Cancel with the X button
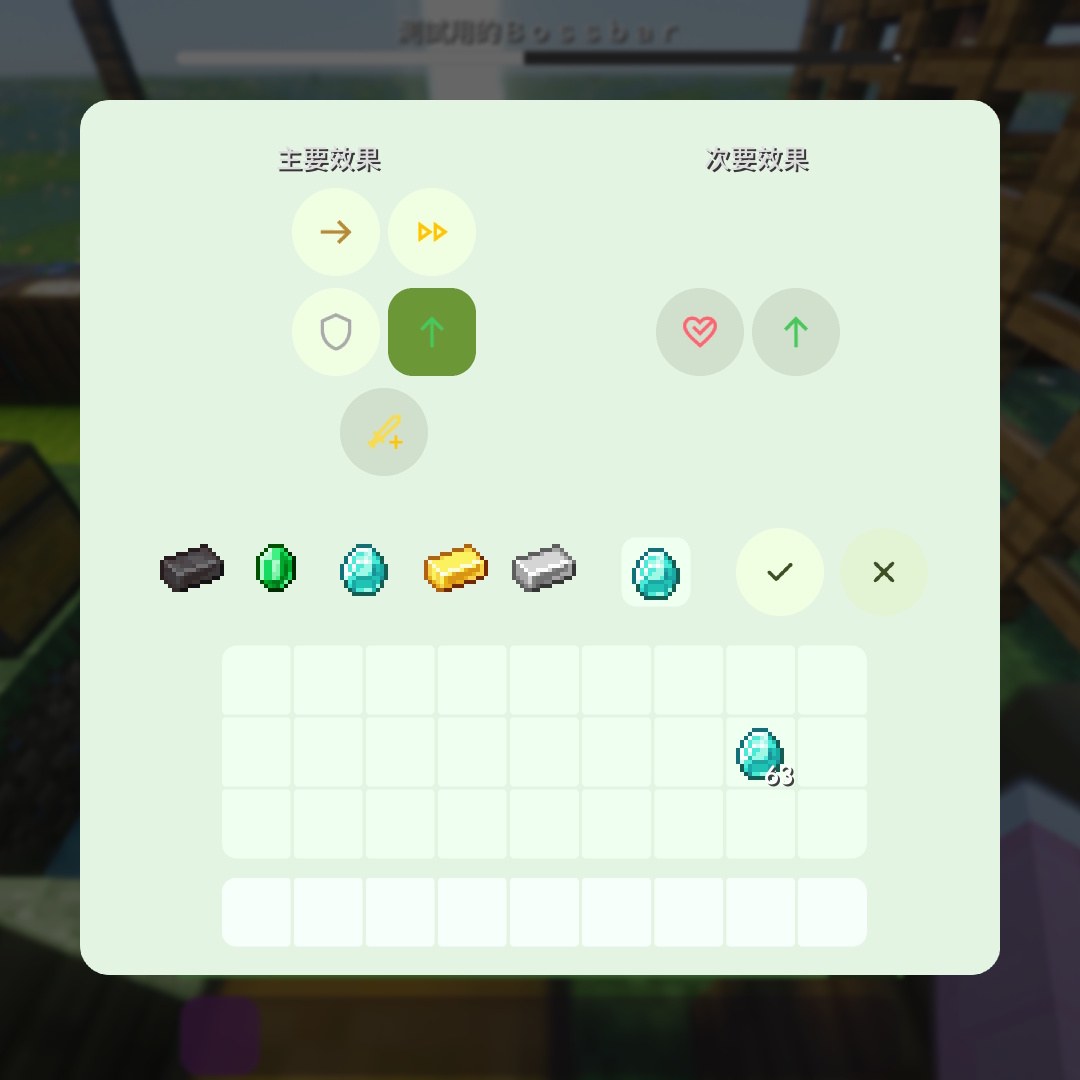The height and width of the screenshot is (1080, 1080). 884,572
